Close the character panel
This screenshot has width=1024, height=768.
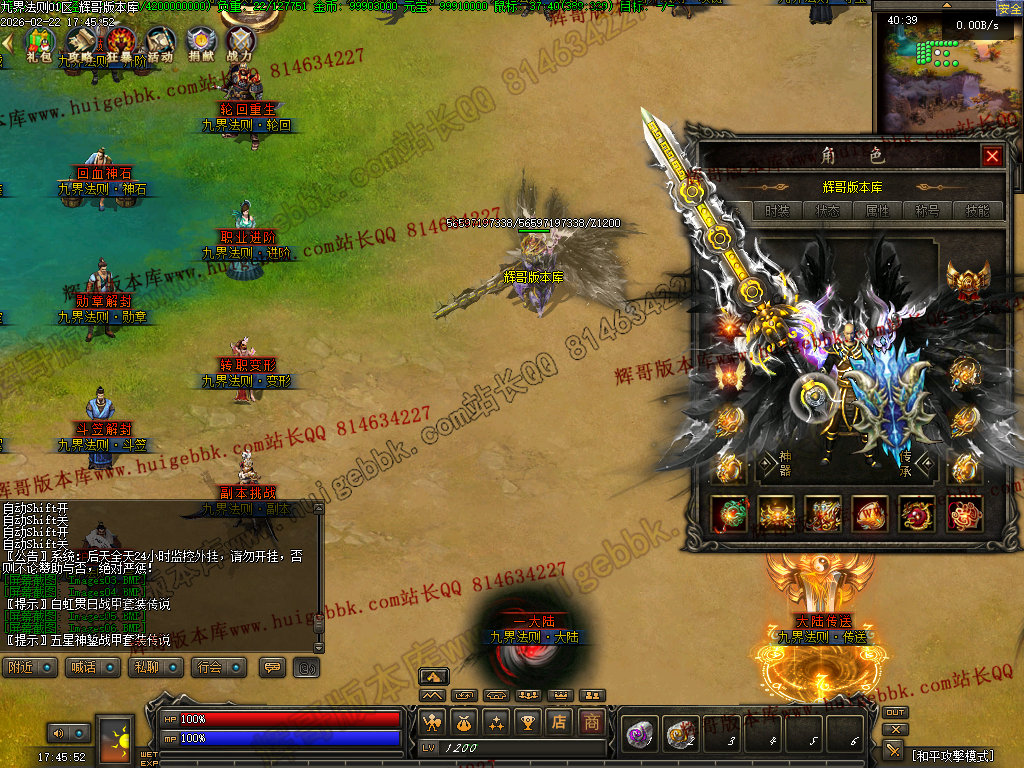pyautogui.click(x=992, y=156)
